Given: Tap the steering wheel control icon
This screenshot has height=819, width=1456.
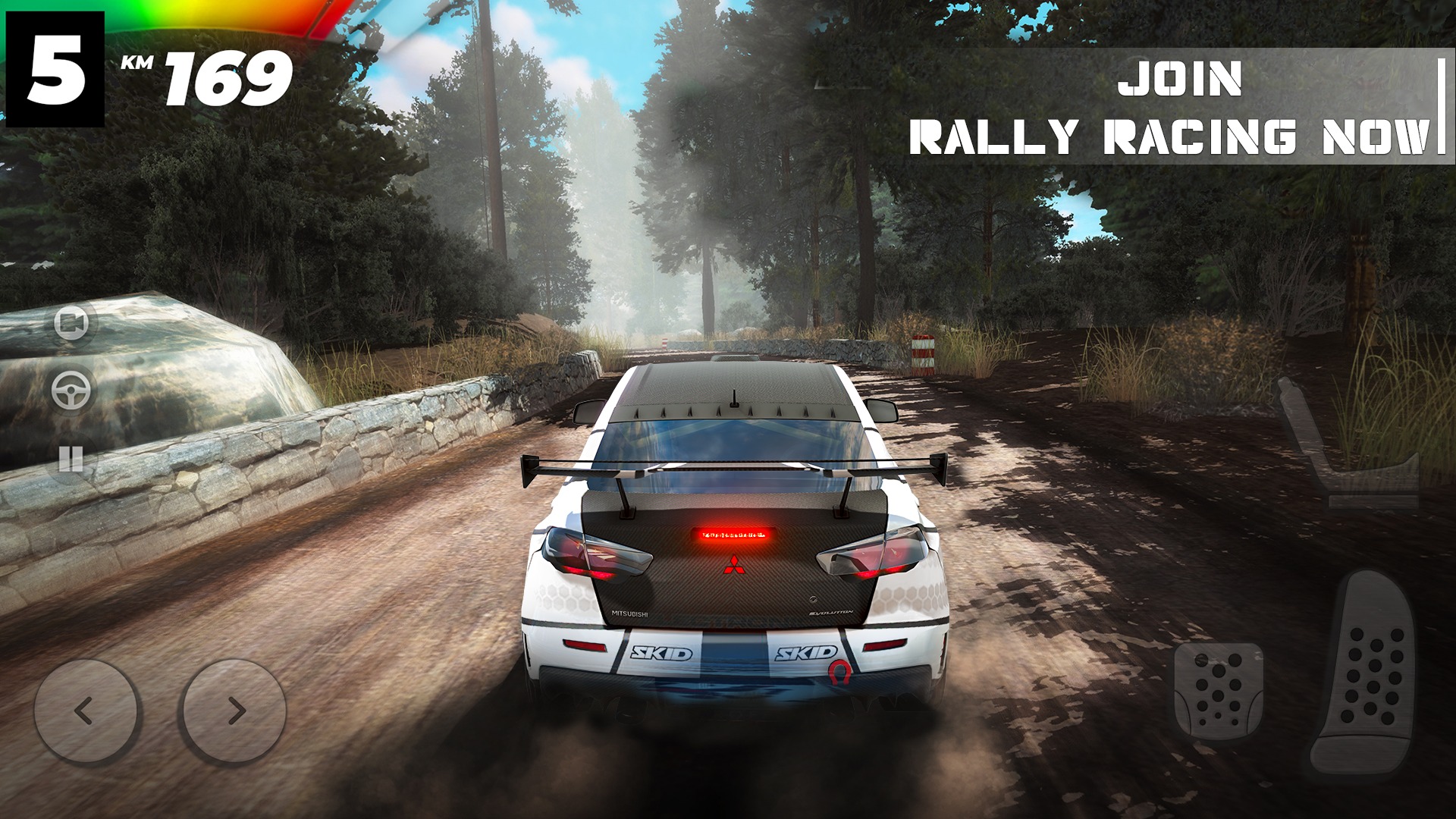Looking at the screenshot, I should point(71,391).
